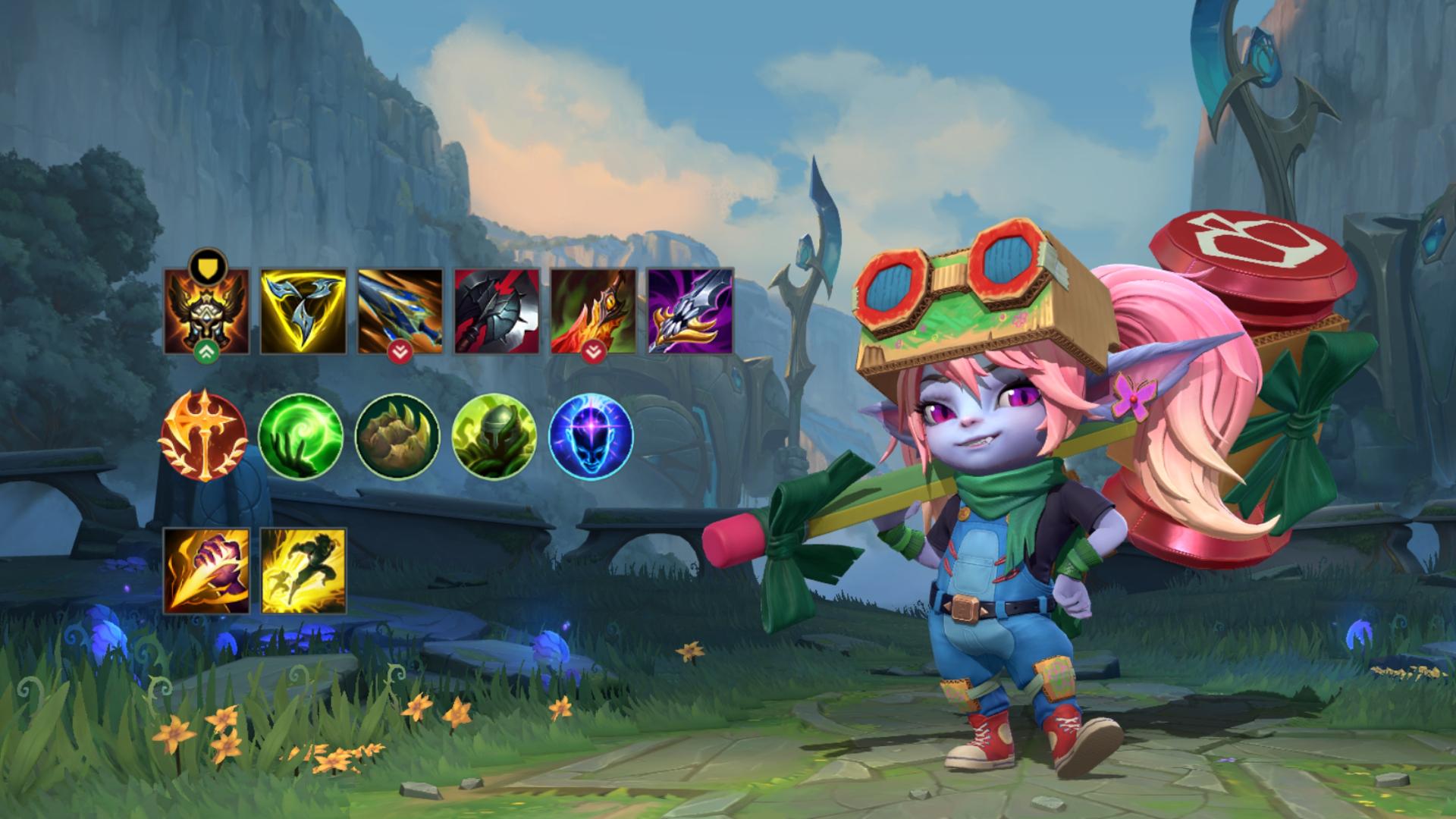Select the rocky claw rune
The height and width of the screenshot is (819, 1456).
[397, 436]
